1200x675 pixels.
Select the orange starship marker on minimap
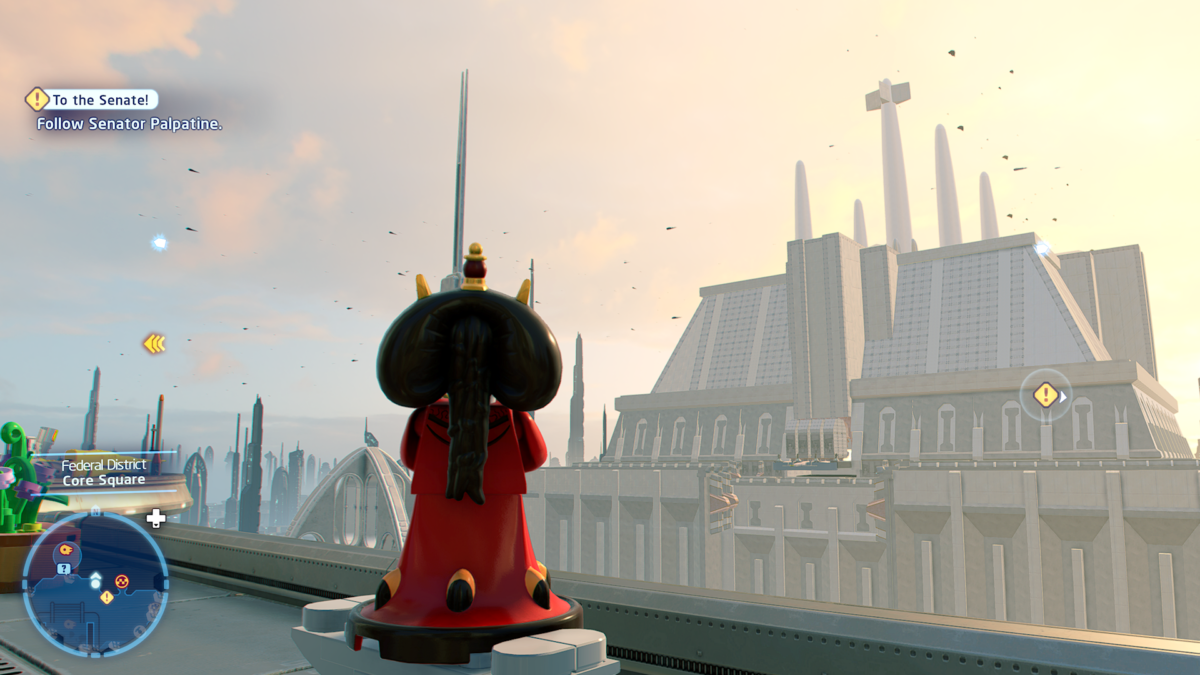pyautogui.click(x=65, y=549)
